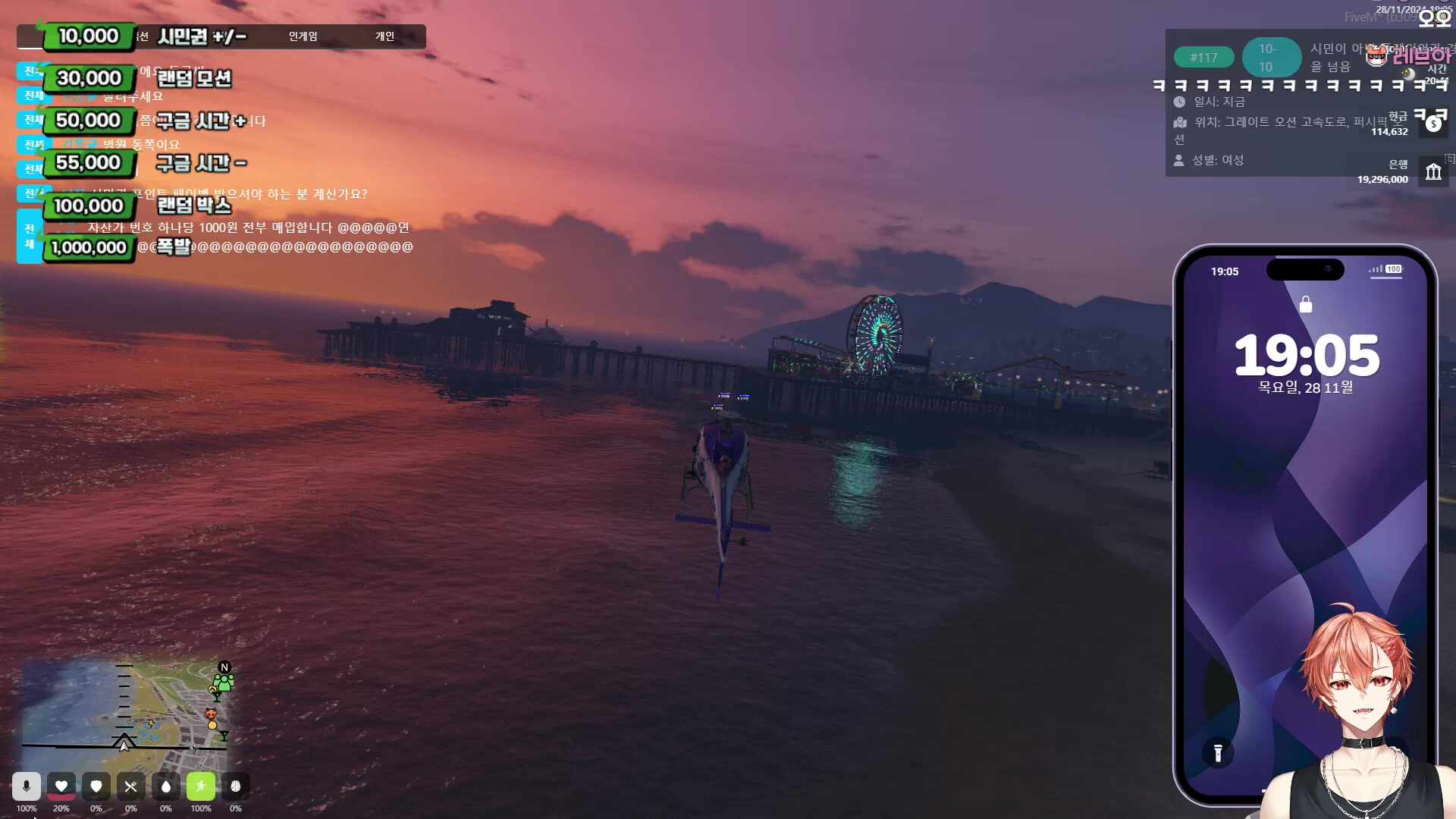The image size is (1456, 819).
Task: Tap the padlock on the phone lock screen
Action: click(x=1305, y=305)
